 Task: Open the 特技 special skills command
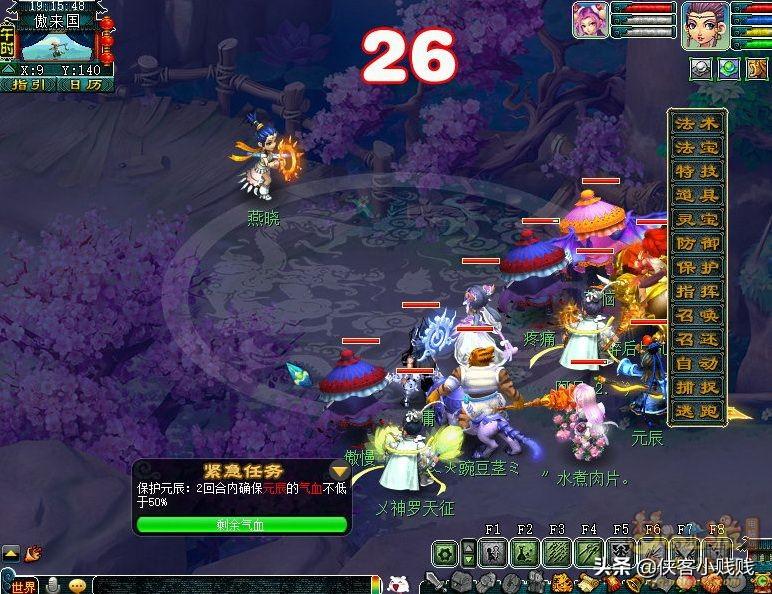click(696, 171)
